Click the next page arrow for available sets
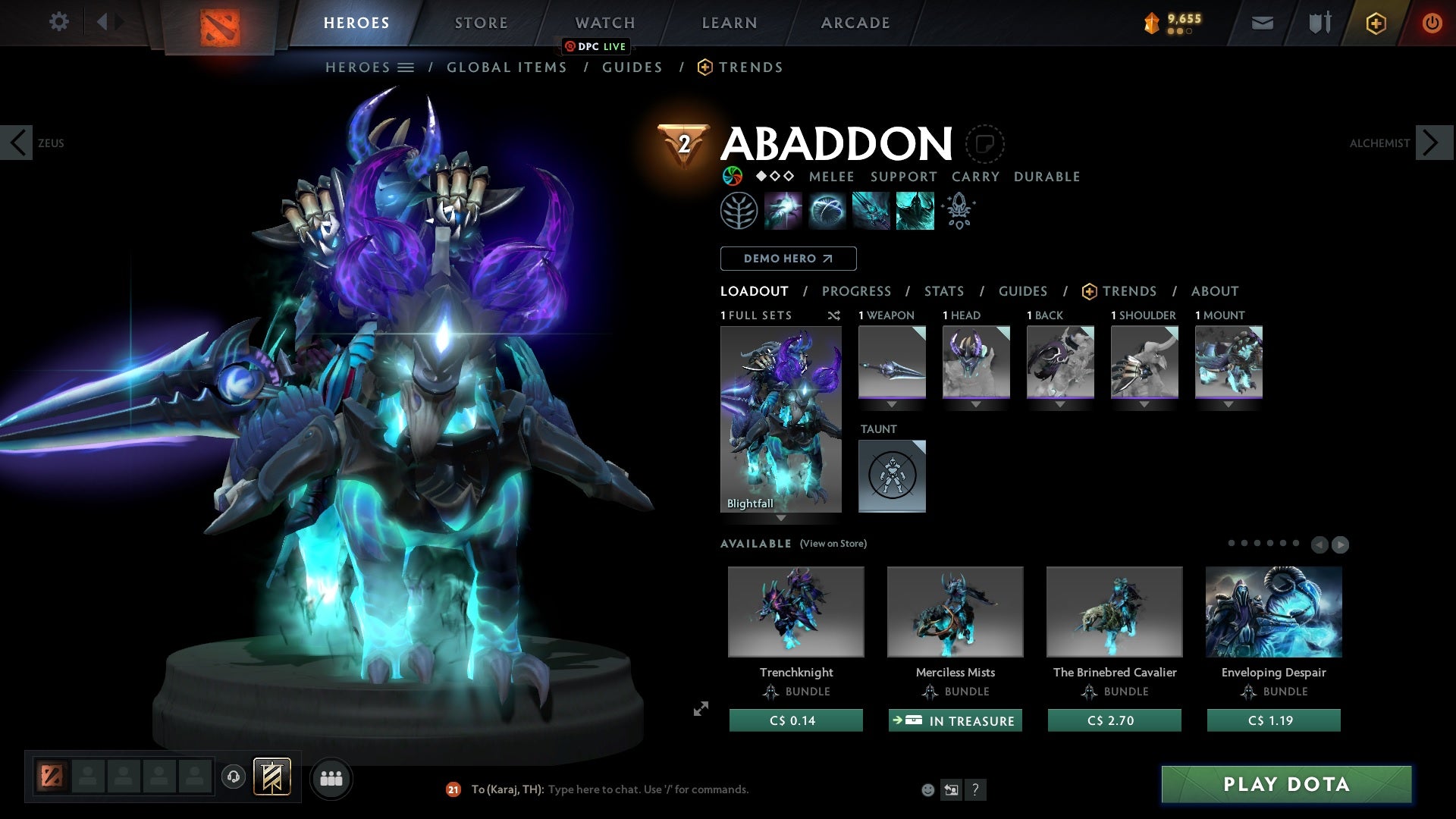 [x=1339, y=544]
